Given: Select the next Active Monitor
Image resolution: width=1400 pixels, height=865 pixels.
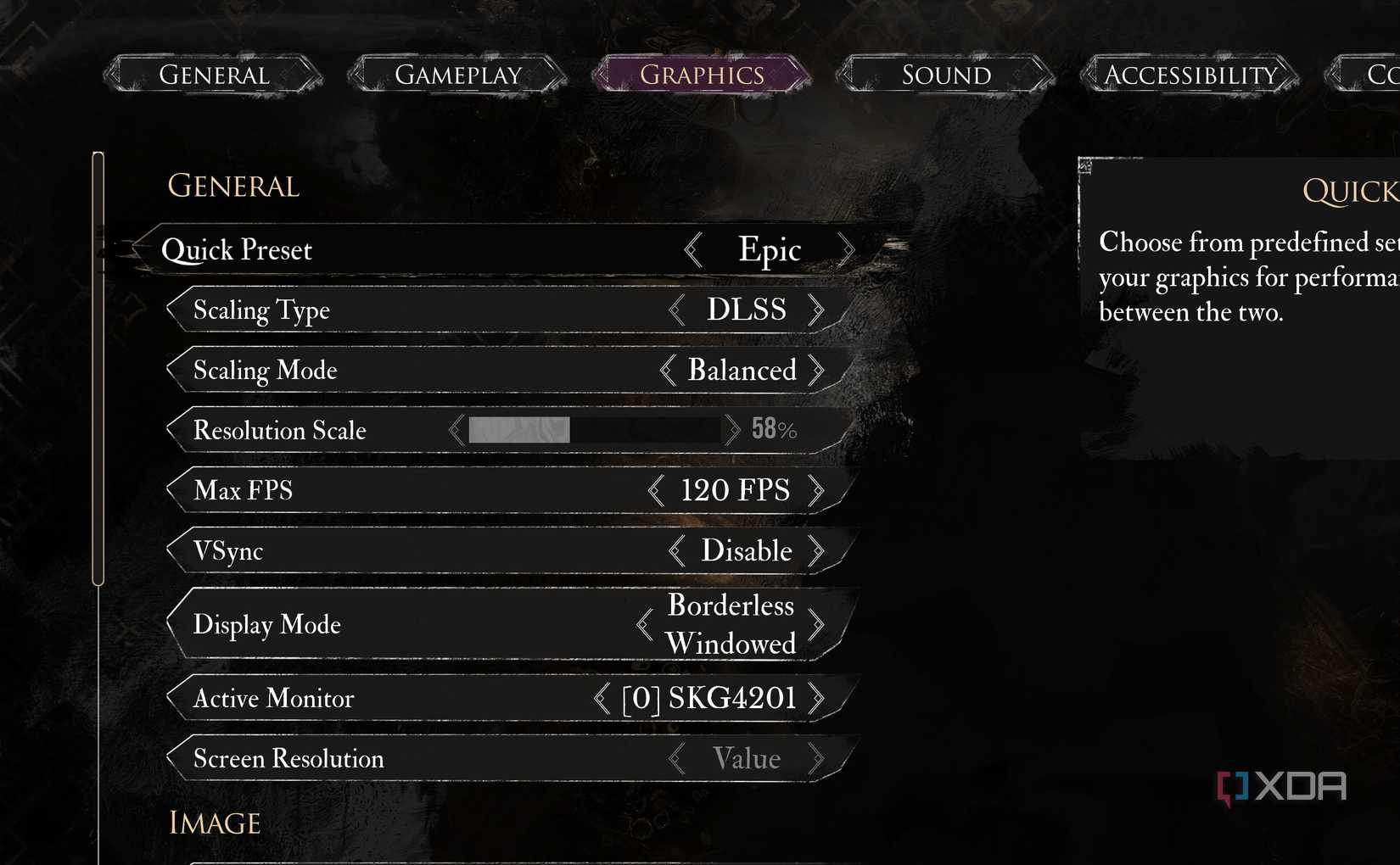Looking at the screenshot, I should [x=816, y=699].
